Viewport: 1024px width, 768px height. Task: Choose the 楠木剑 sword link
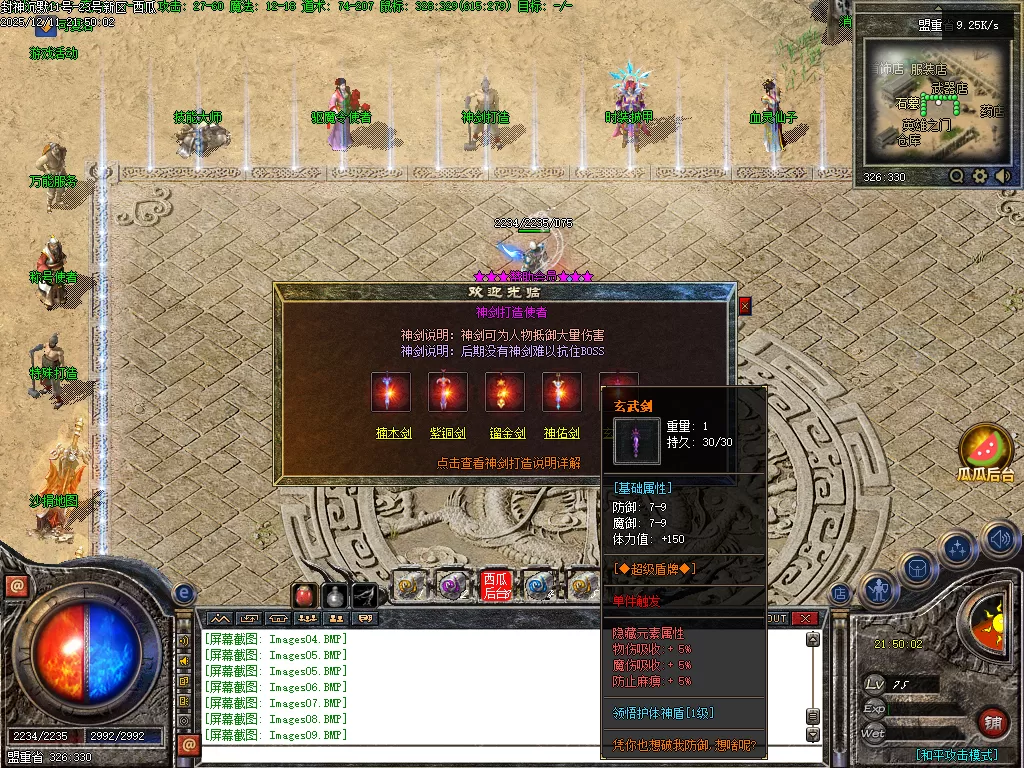391,433
